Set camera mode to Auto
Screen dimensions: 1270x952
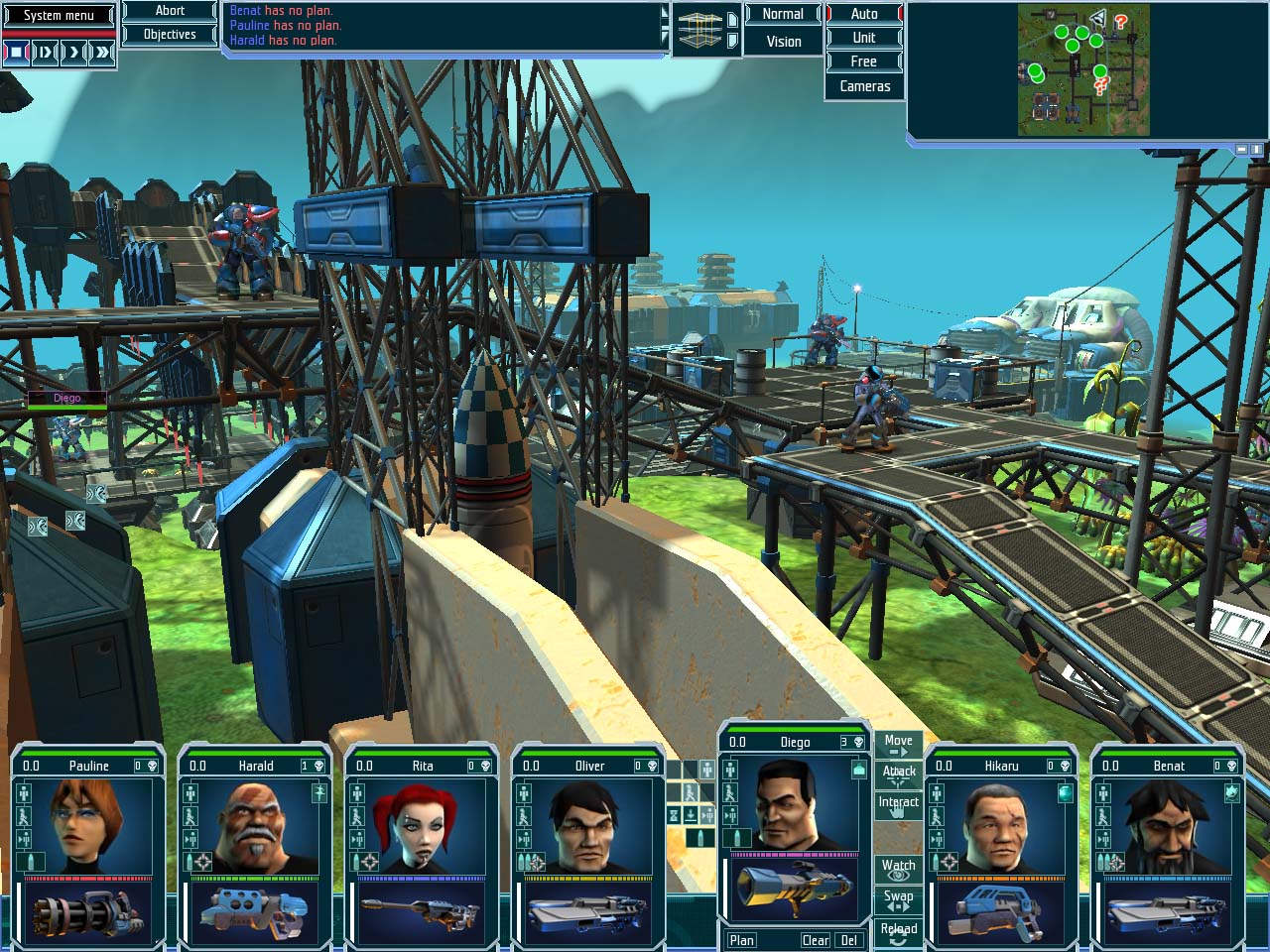(863, 14)
